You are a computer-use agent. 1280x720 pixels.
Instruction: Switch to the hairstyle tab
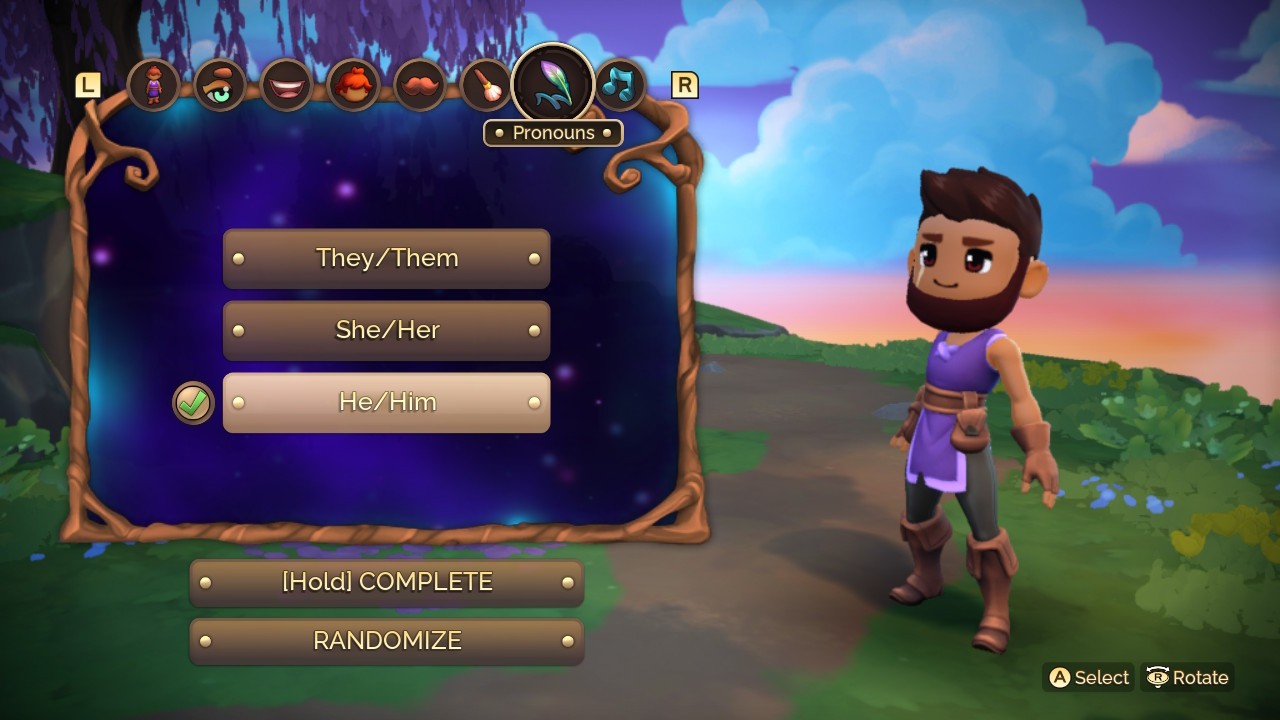(352, 85)
